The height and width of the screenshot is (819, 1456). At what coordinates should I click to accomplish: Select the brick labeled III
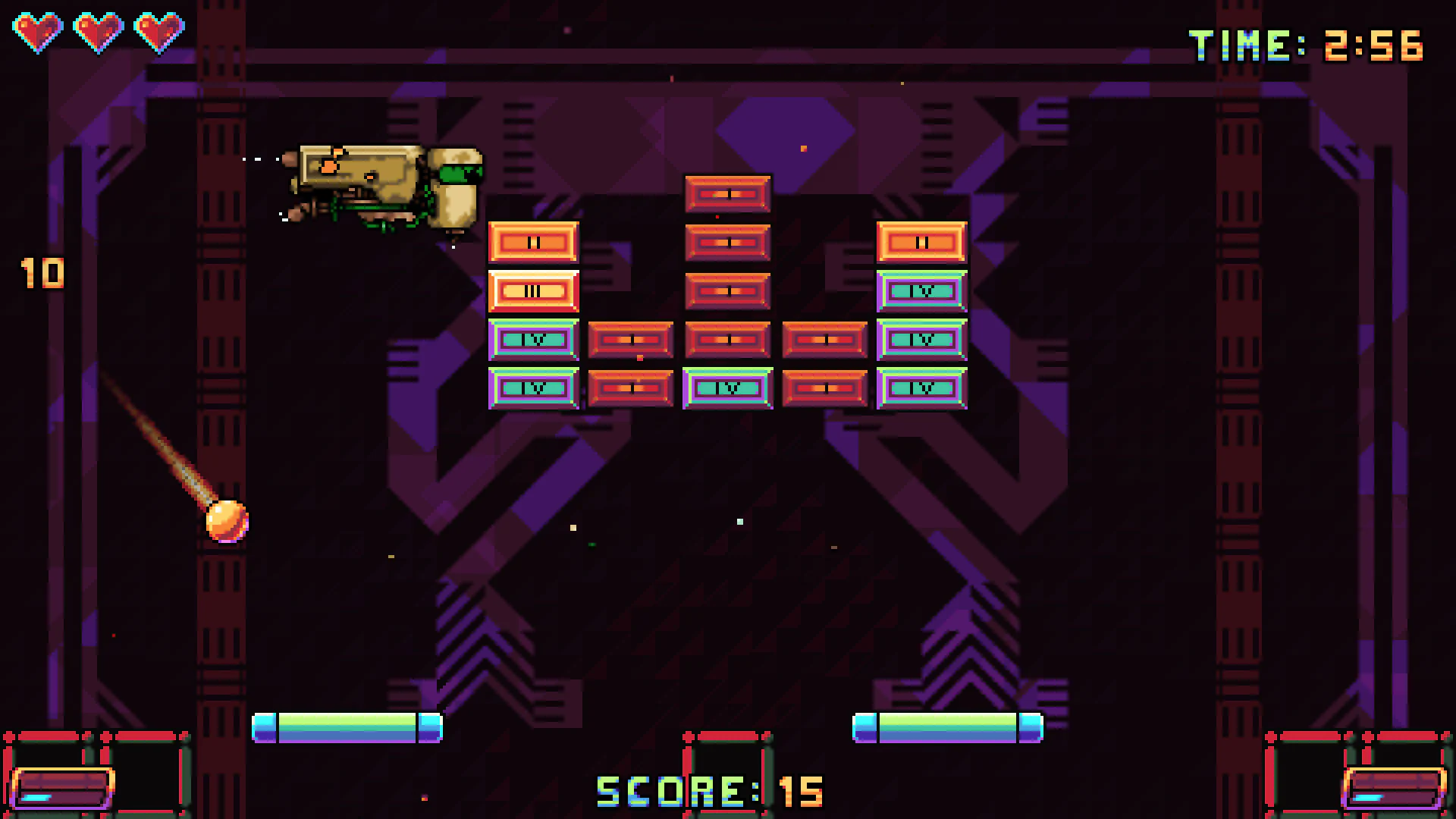coord(534,290)
